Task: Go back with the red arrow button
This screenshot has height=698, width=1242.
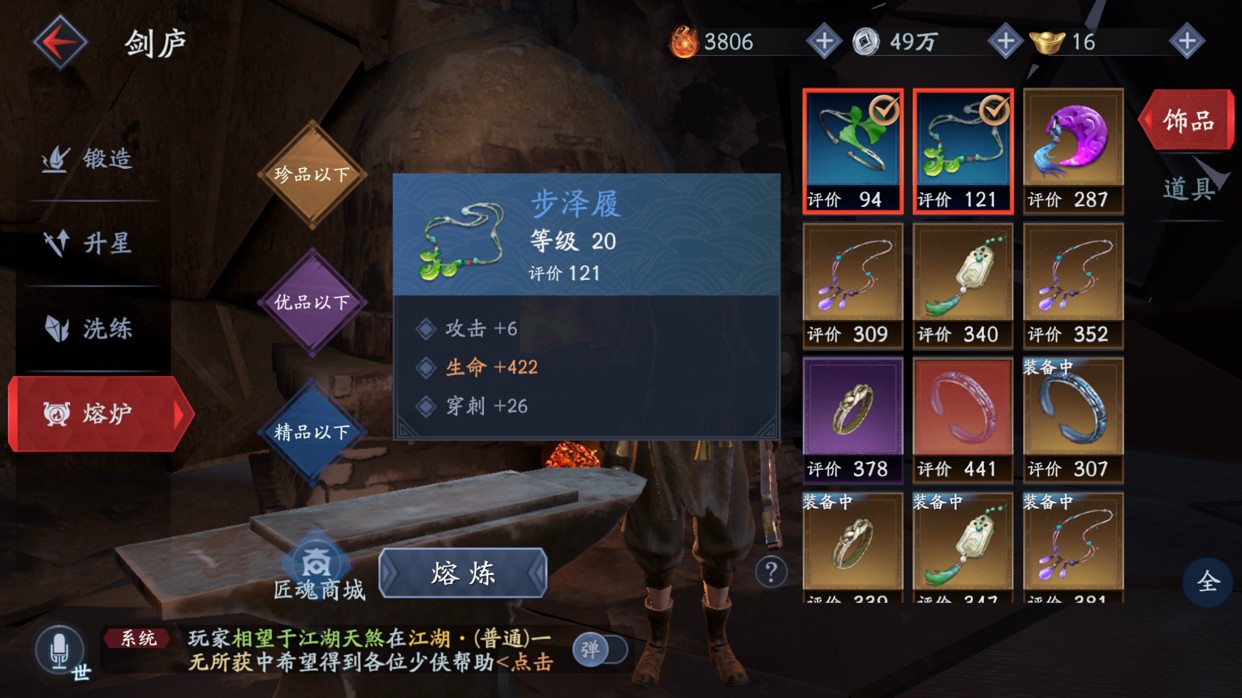Action: 60,43
